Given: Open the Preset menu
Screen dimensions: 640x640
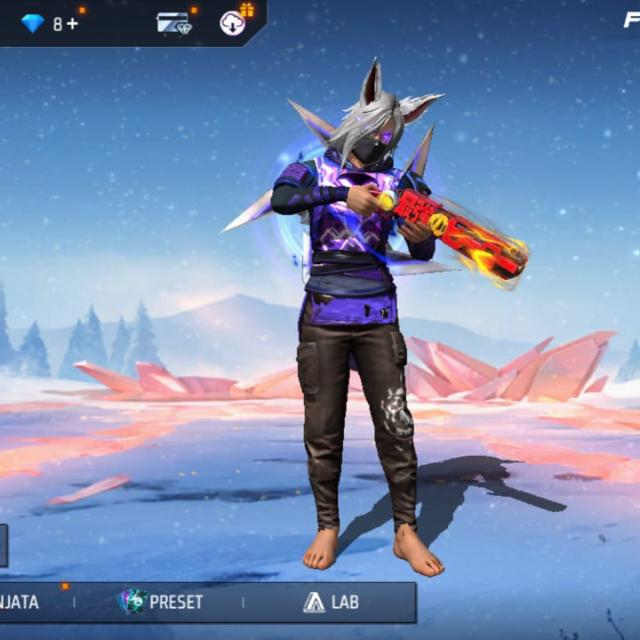Looking at the screenshot, I should point(160,602).
